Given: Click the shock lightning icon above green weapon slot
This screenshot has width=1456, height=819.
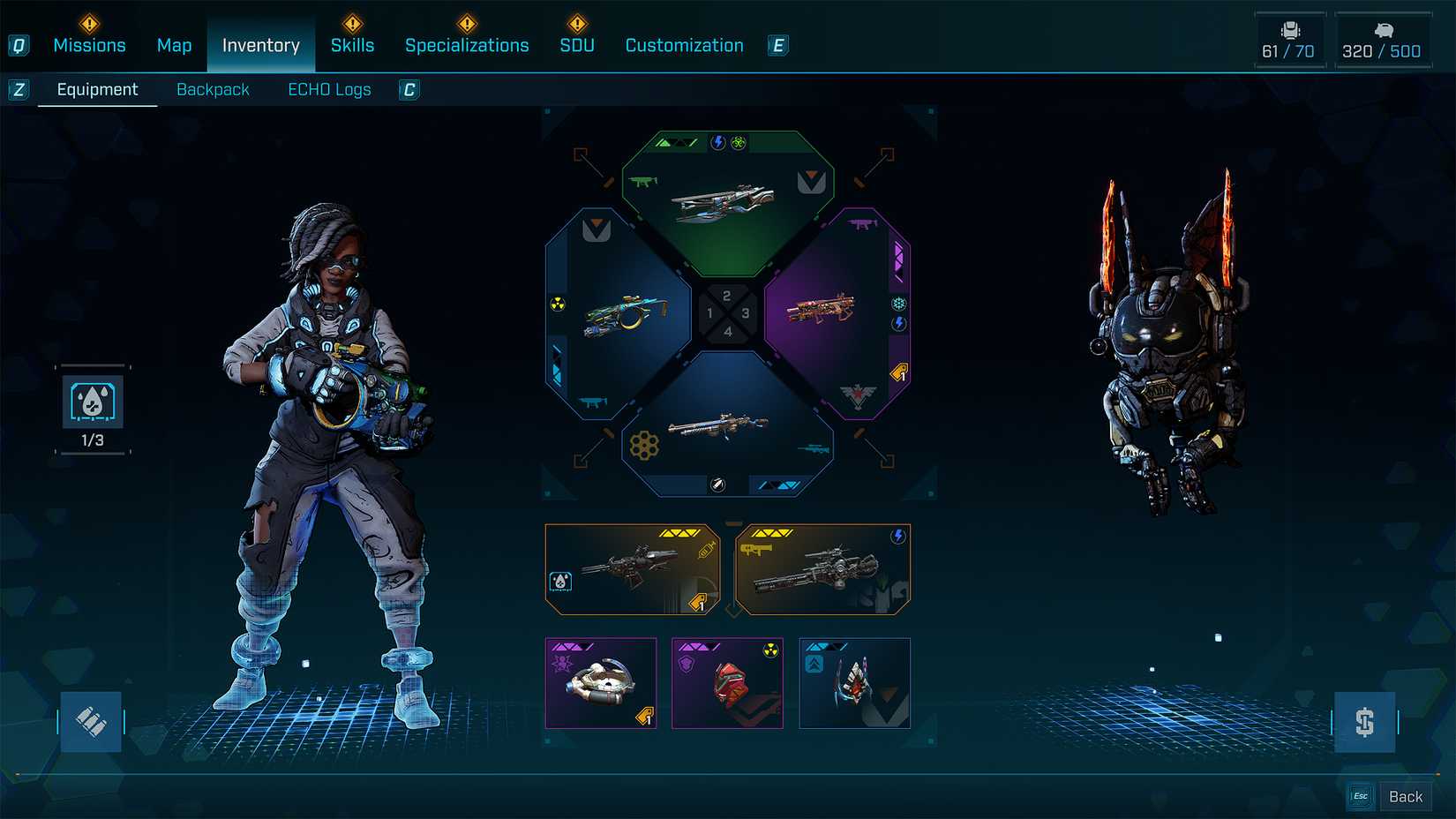Looking at the screenshot, I should click(x=717, y=141).
